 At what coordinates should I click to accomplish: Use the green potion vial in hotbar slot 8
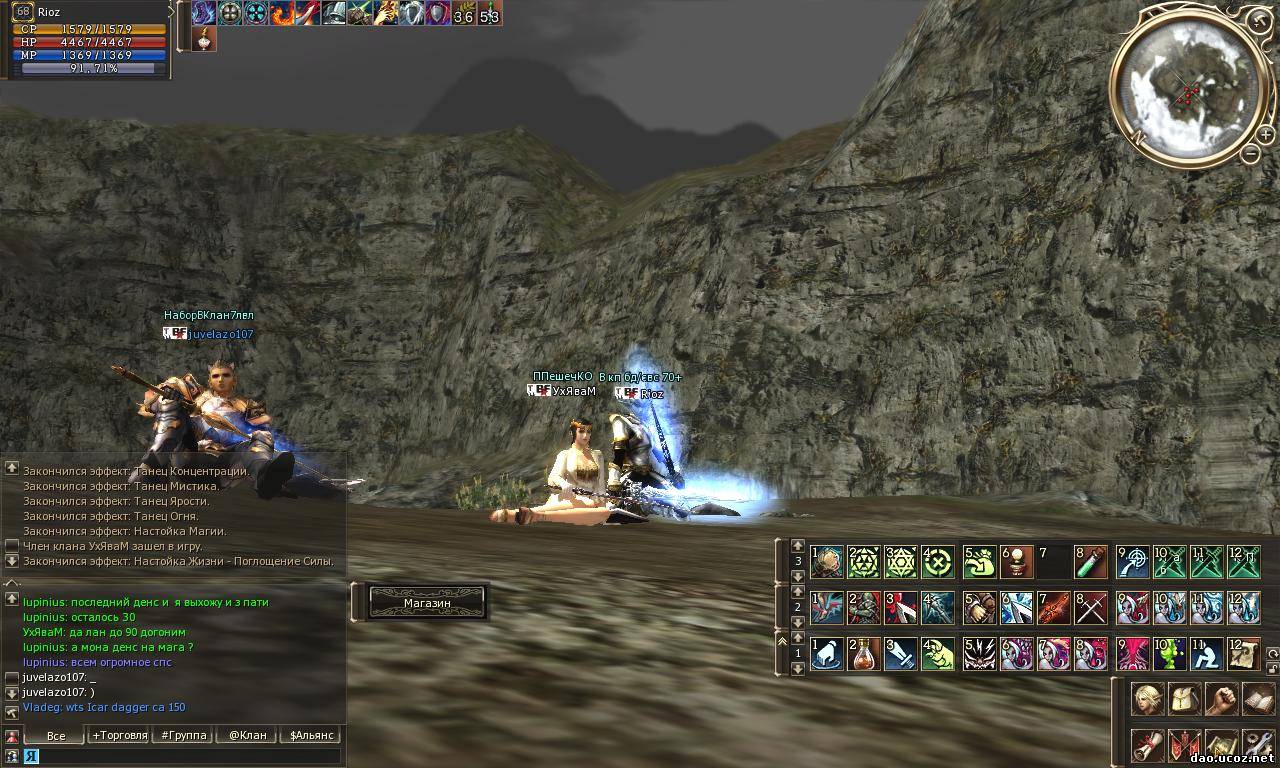(x=1091, y=562)
